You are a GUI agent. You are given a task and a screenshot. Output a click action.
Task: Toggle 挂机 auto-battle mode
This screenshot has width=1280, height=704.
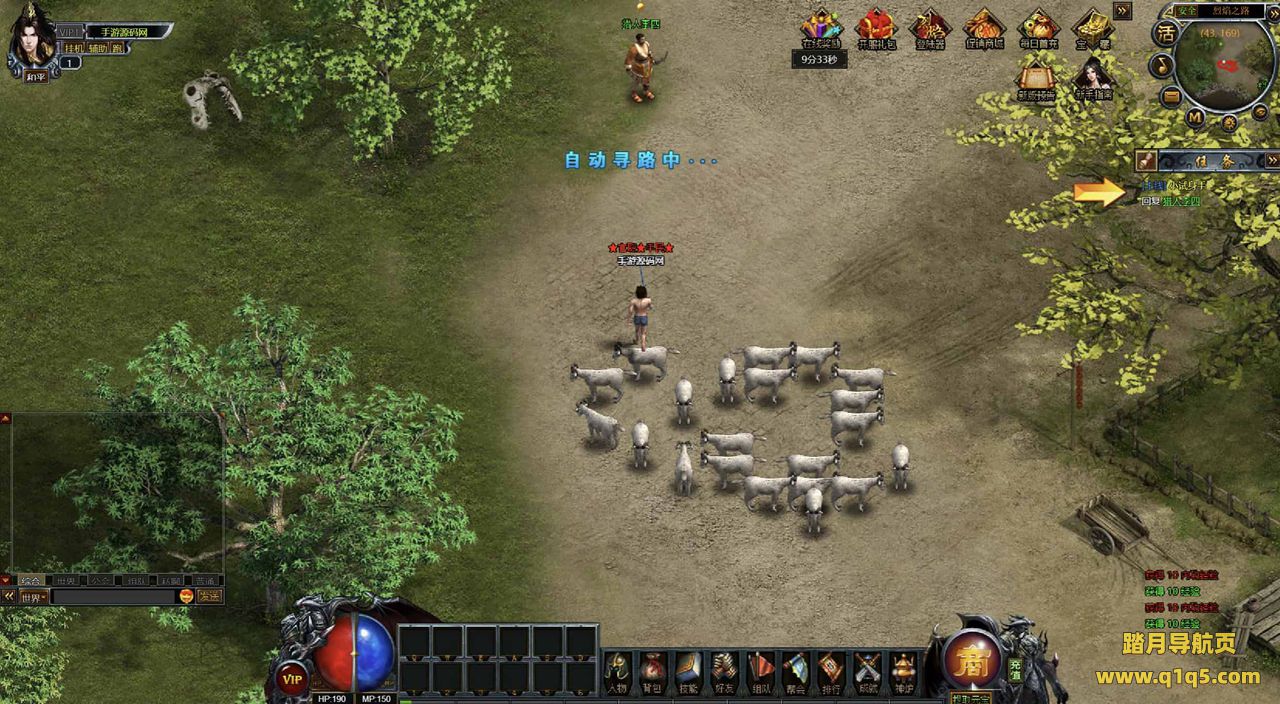tap(74, 47)
